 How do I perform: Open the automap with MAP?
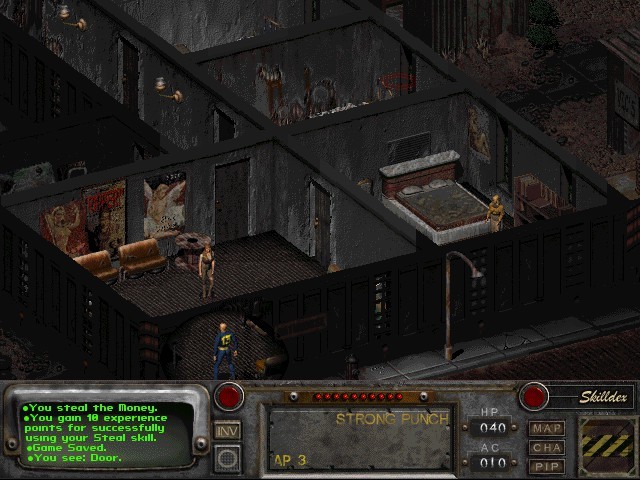(547, 428)
